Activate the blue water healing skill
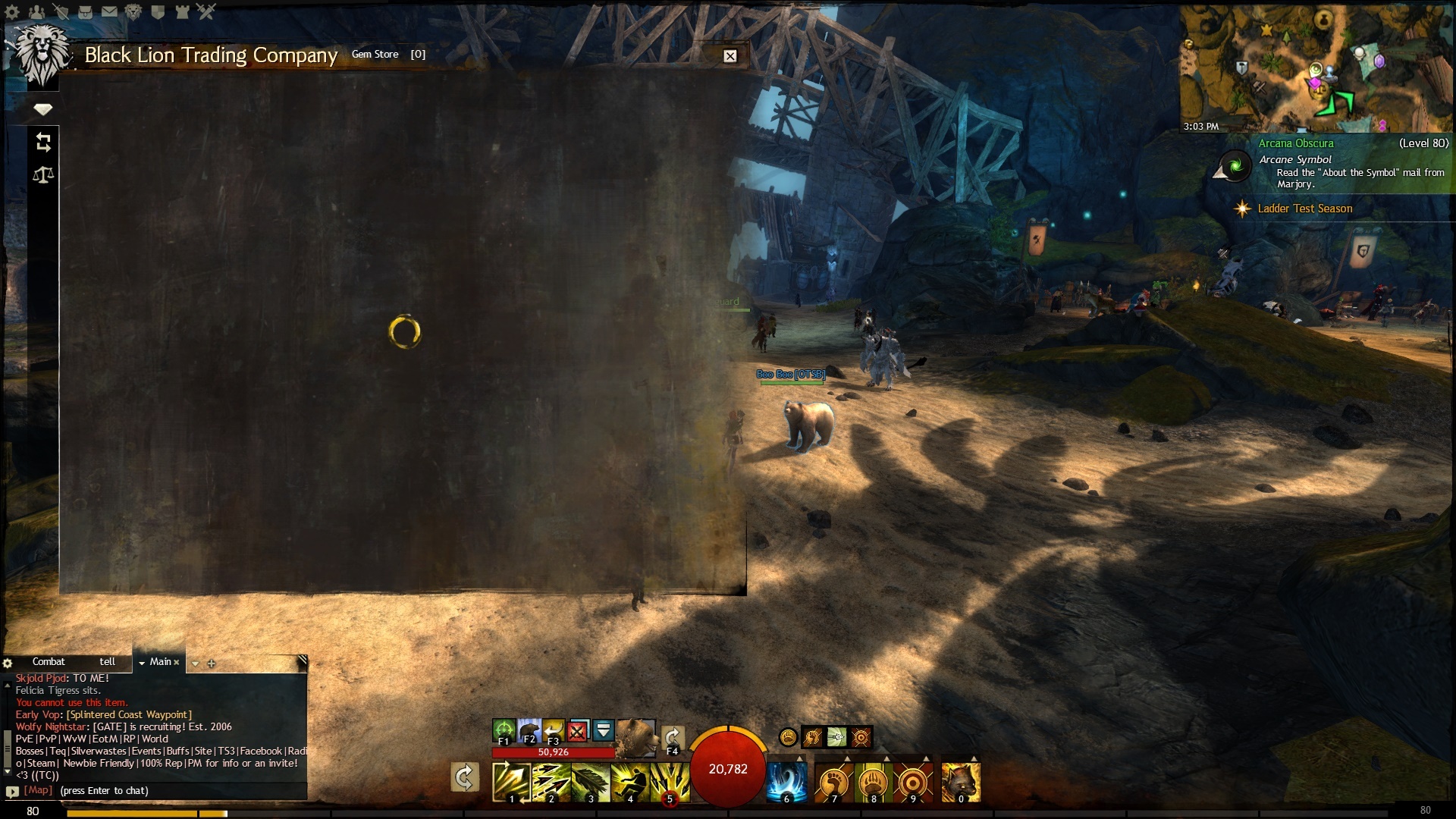The width and height of the screenshot is (1456, 819). (x=786, y=782)
